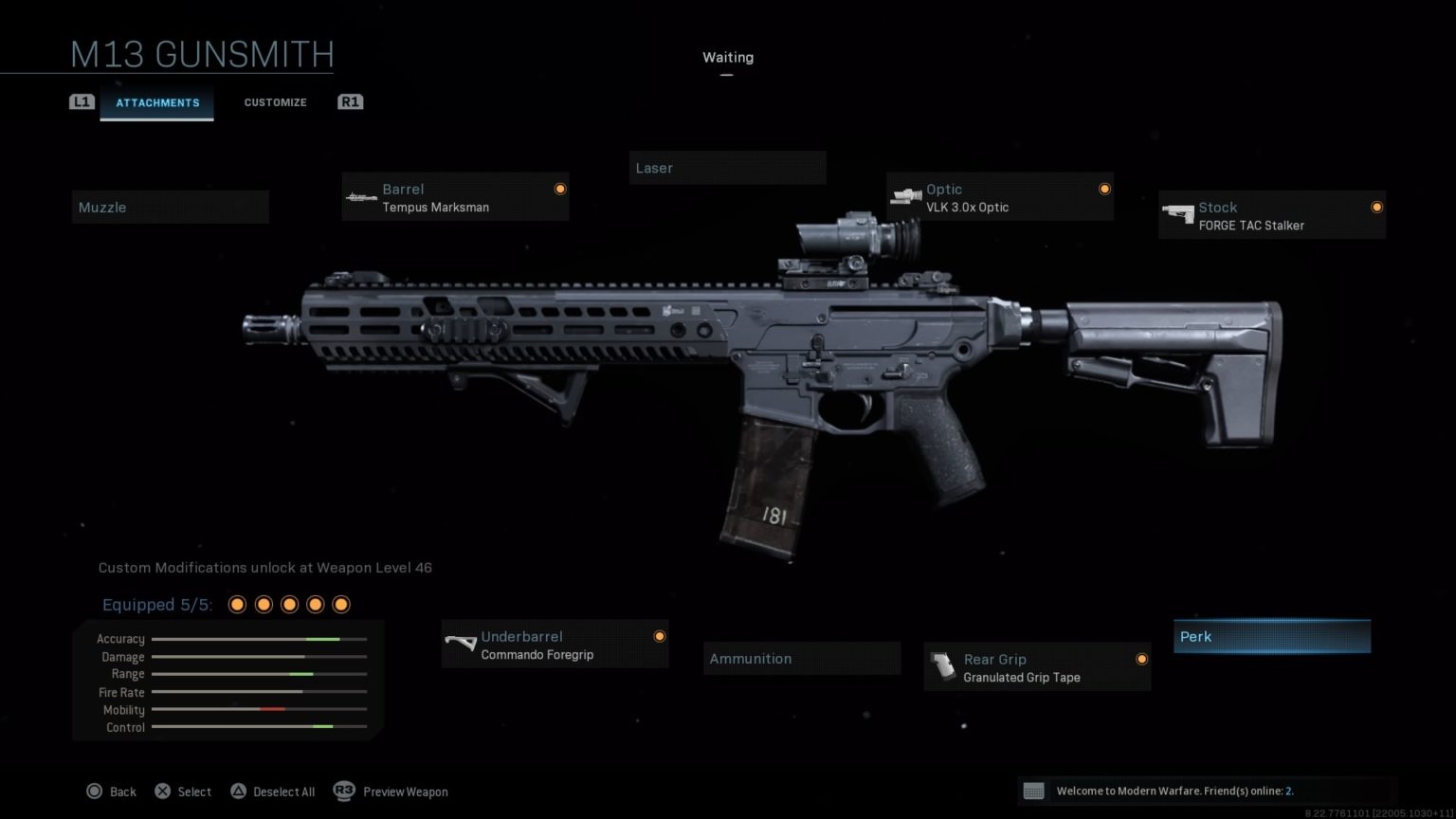
Task: Toggle the Barrel equipped indicator dot
Action: click(560, 188)
